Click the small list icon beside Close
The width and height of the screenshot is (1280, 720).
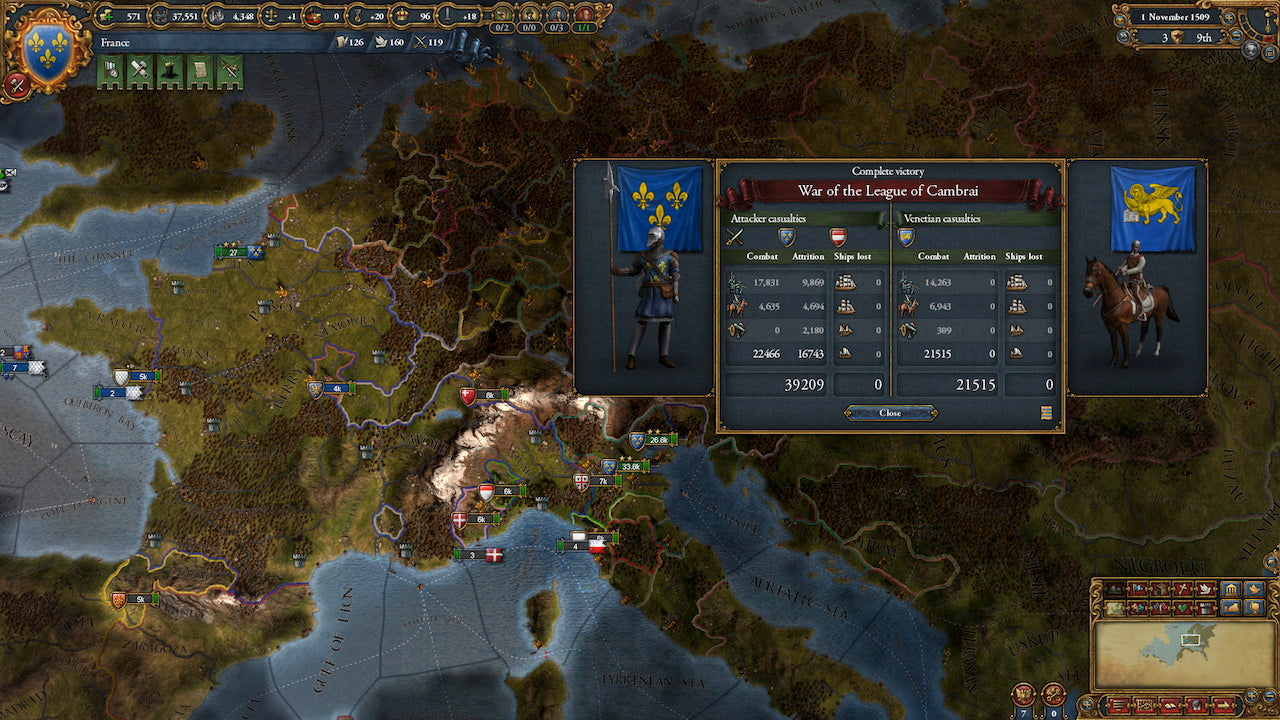[1046, 413]
